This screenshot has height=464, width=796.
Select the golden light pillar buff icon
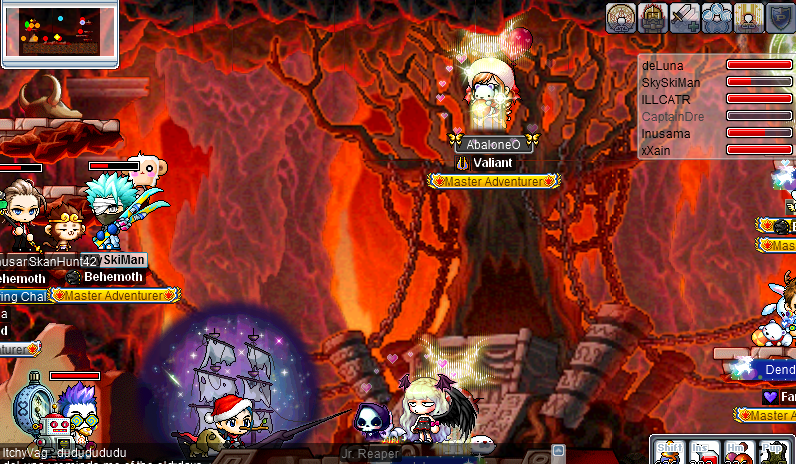pos(748,17)
